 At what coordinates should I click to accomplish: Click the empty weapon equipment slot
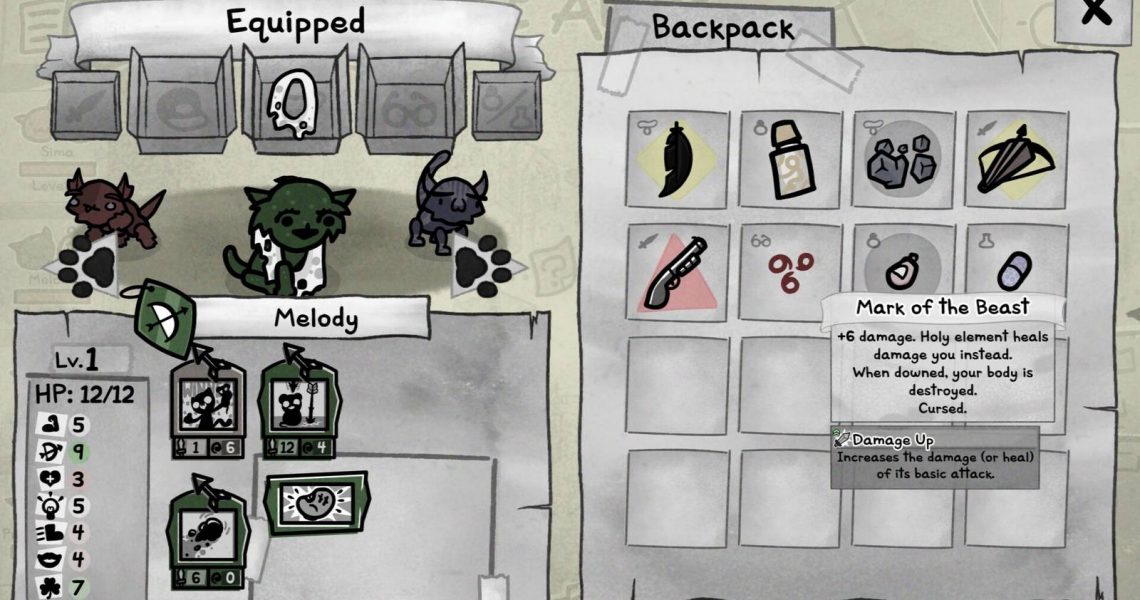[x=87, y=106]
